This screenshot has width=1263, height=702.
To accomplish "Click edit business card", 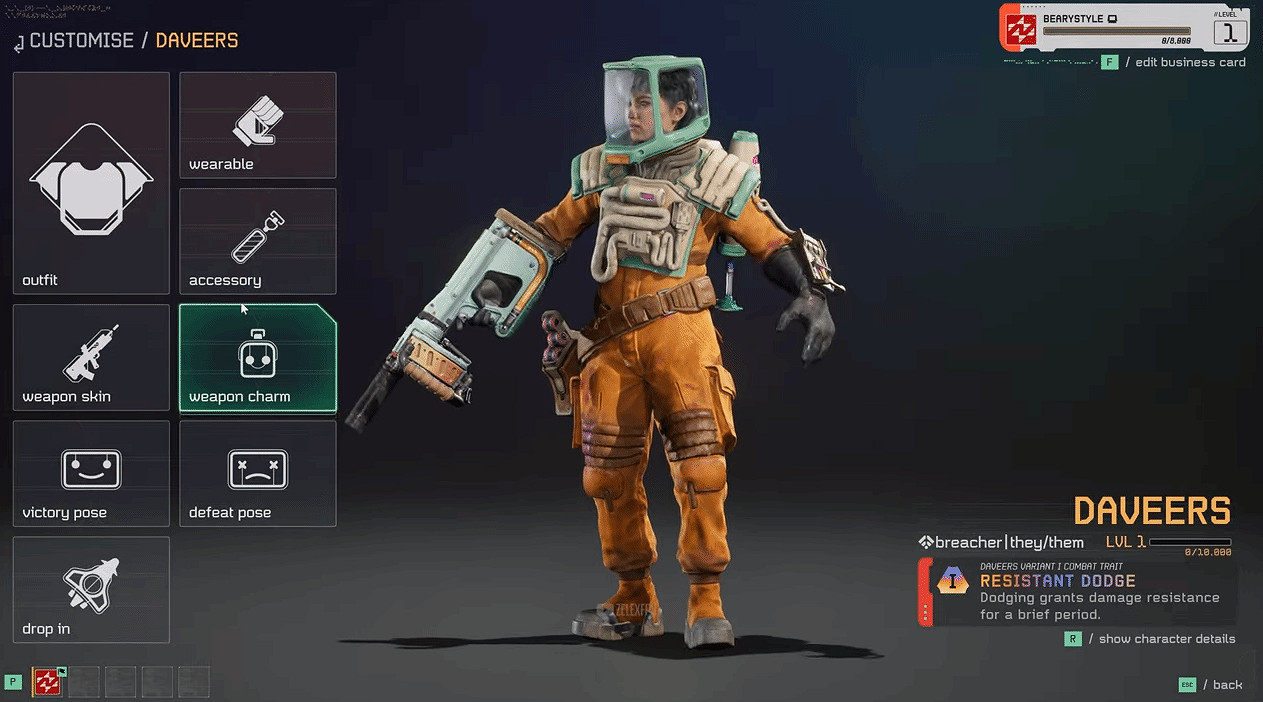I will coord(1190,62).
